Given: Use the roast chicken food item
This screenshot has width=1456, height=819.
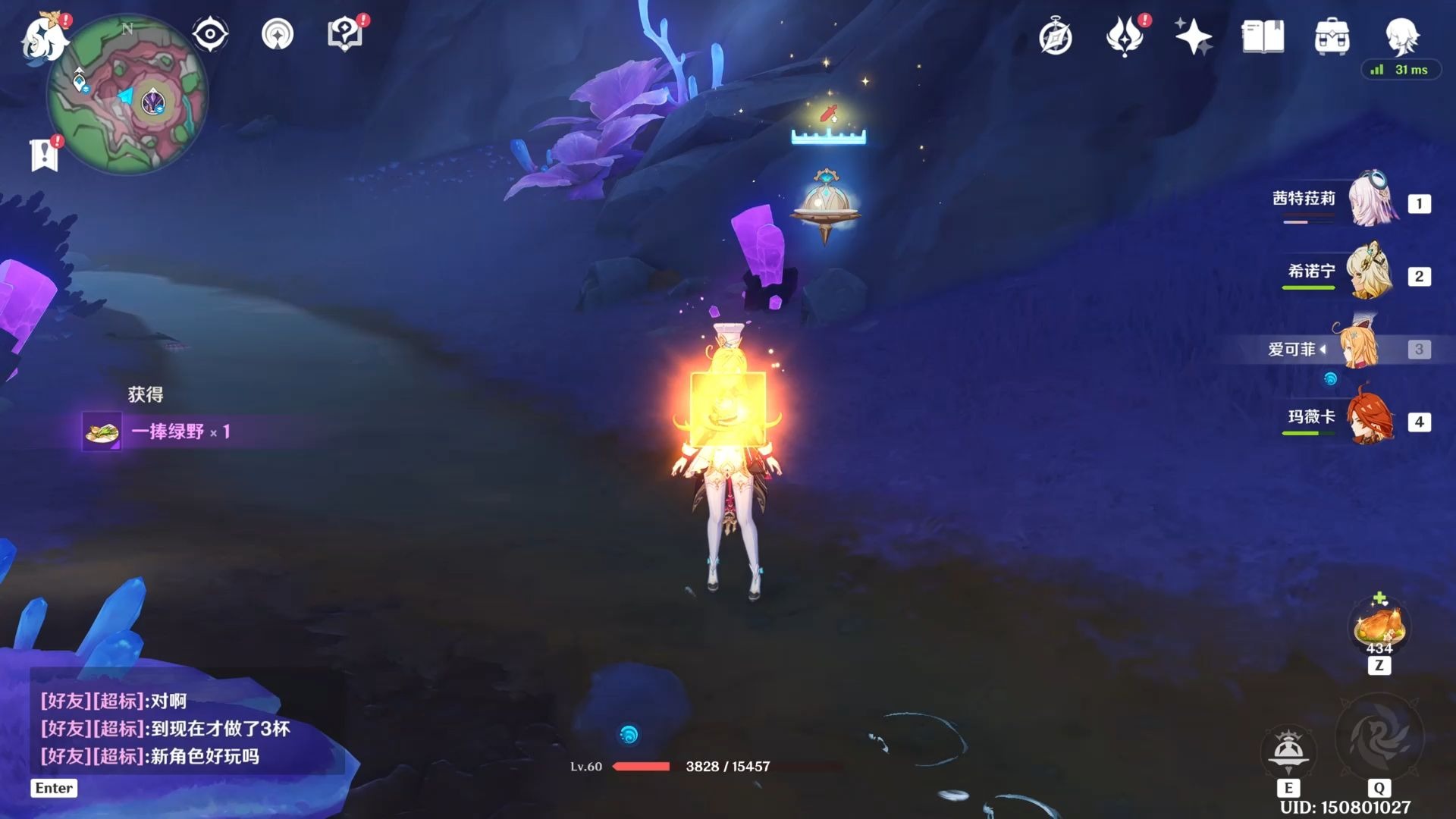Looking at the screenshot, I should [1379, 627].
